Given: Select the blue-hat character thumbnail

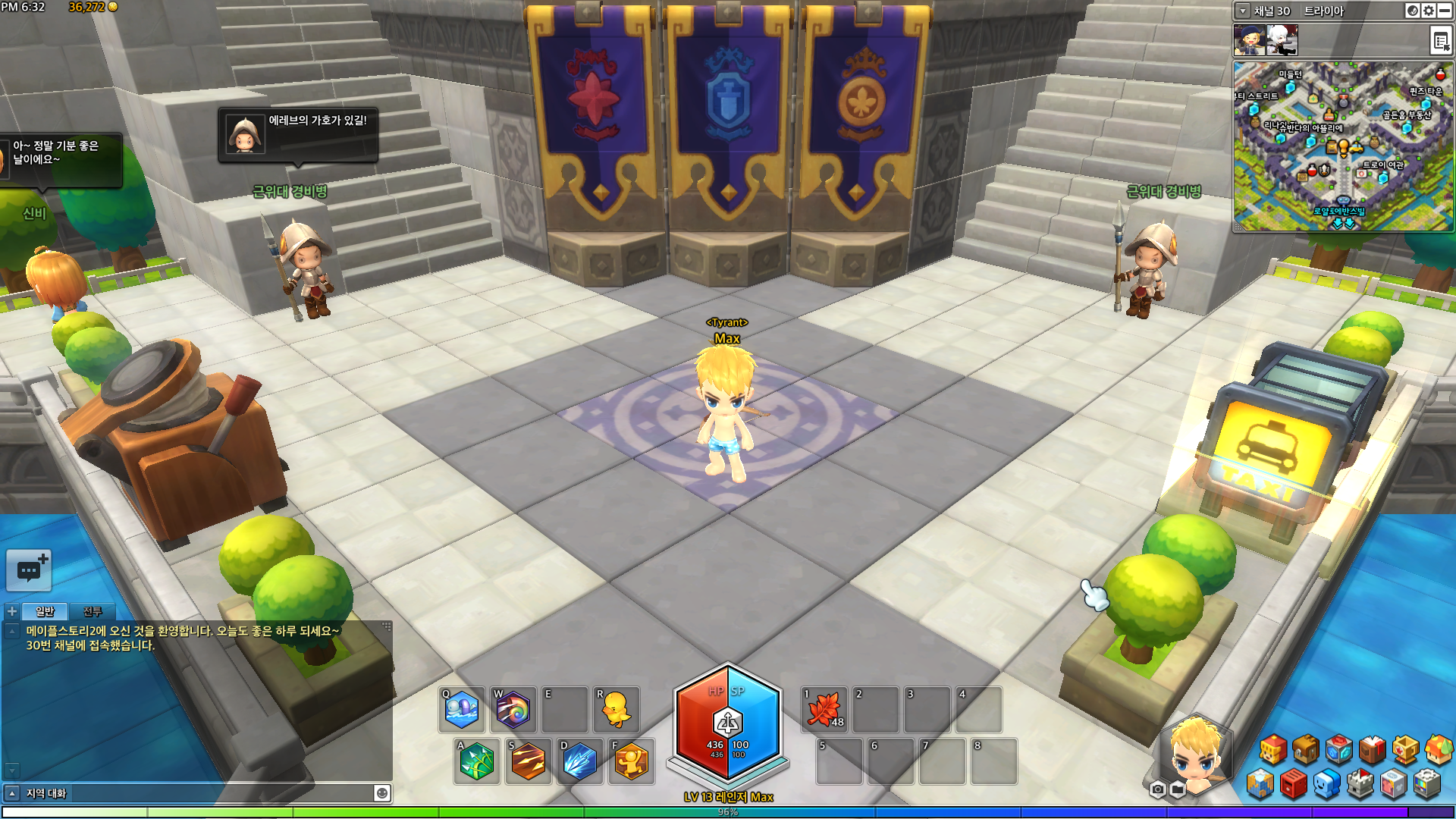Looking at the screenshot, I should pyautogui.click(x=1249, y=40).
